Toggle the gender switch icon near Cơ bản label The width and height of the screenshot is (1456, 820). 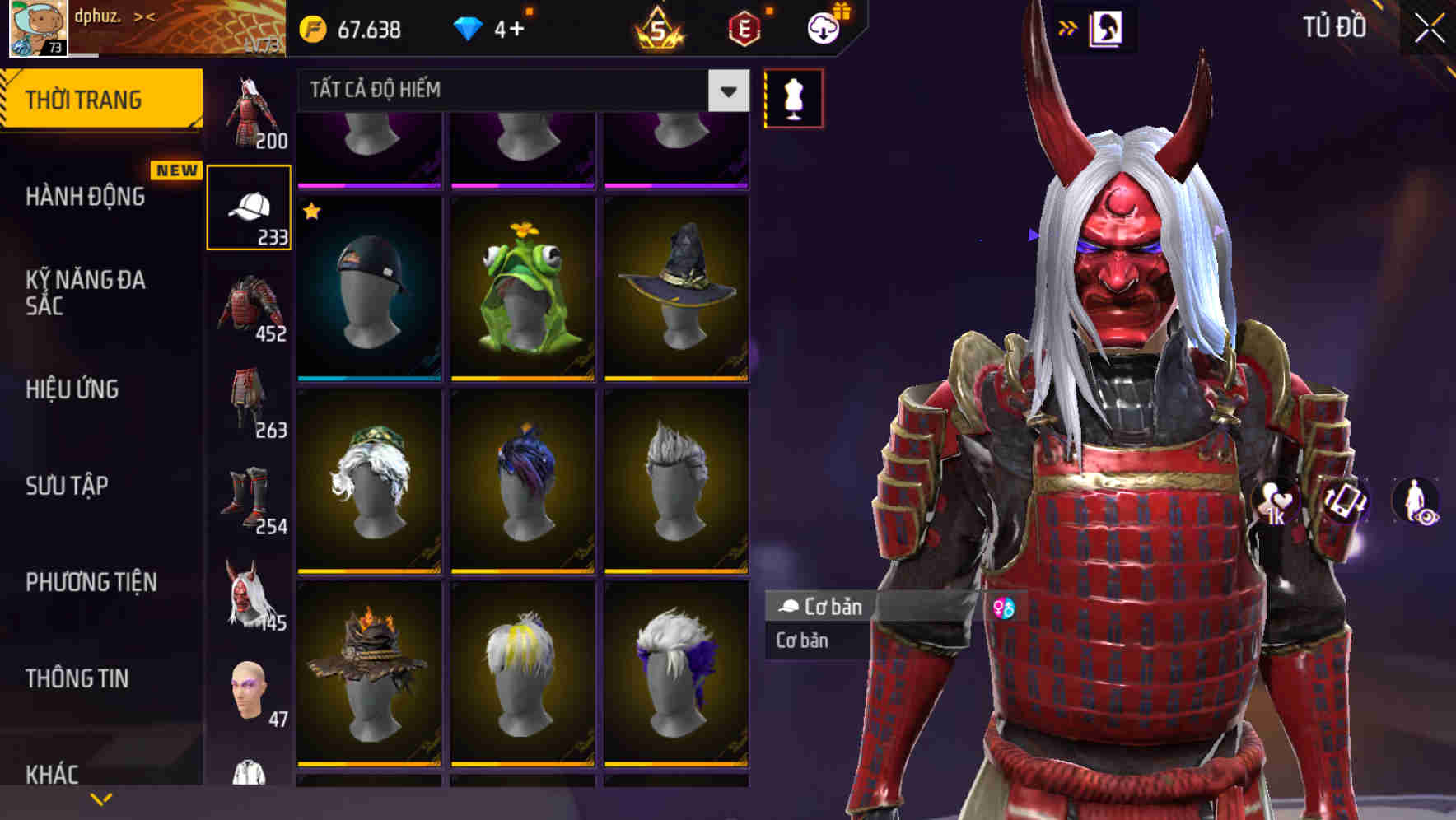click(1004, 608)
